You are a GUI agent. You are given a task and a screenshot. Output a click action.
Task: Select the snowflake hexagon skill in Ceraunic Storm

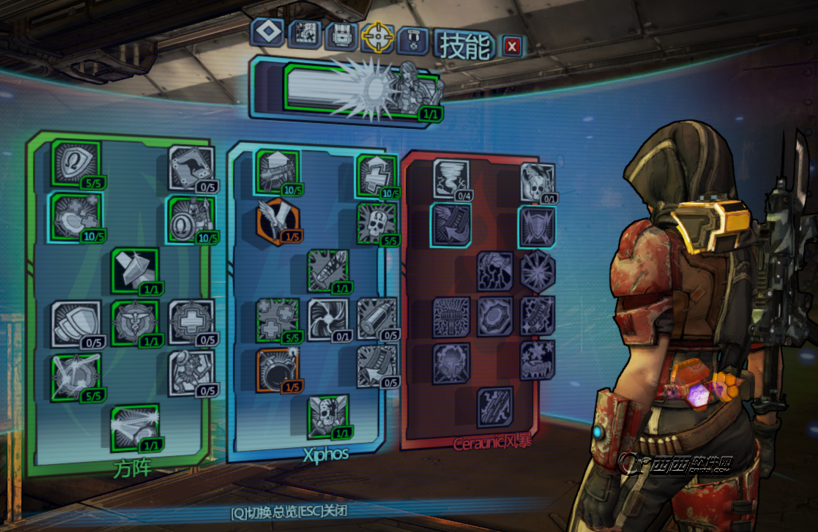pyautogui.click(x=537, y=269)
